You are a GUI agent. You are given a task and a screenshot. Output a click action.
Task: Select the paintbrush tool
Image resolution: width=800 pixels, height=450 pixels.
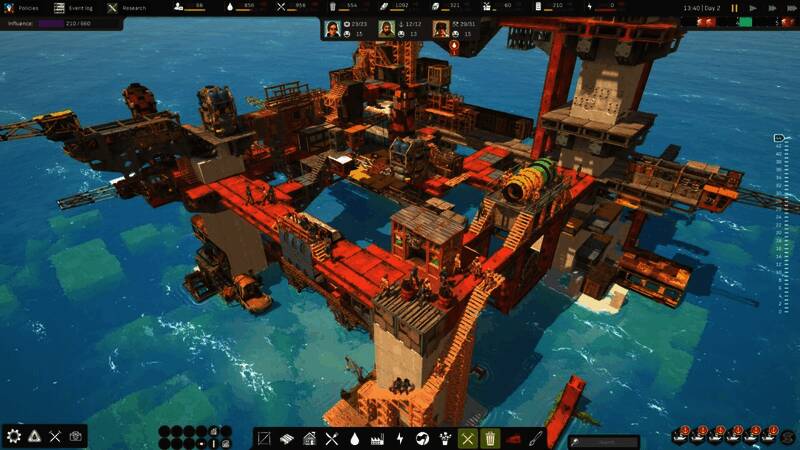pyautogui.click(x=537, y=438)
